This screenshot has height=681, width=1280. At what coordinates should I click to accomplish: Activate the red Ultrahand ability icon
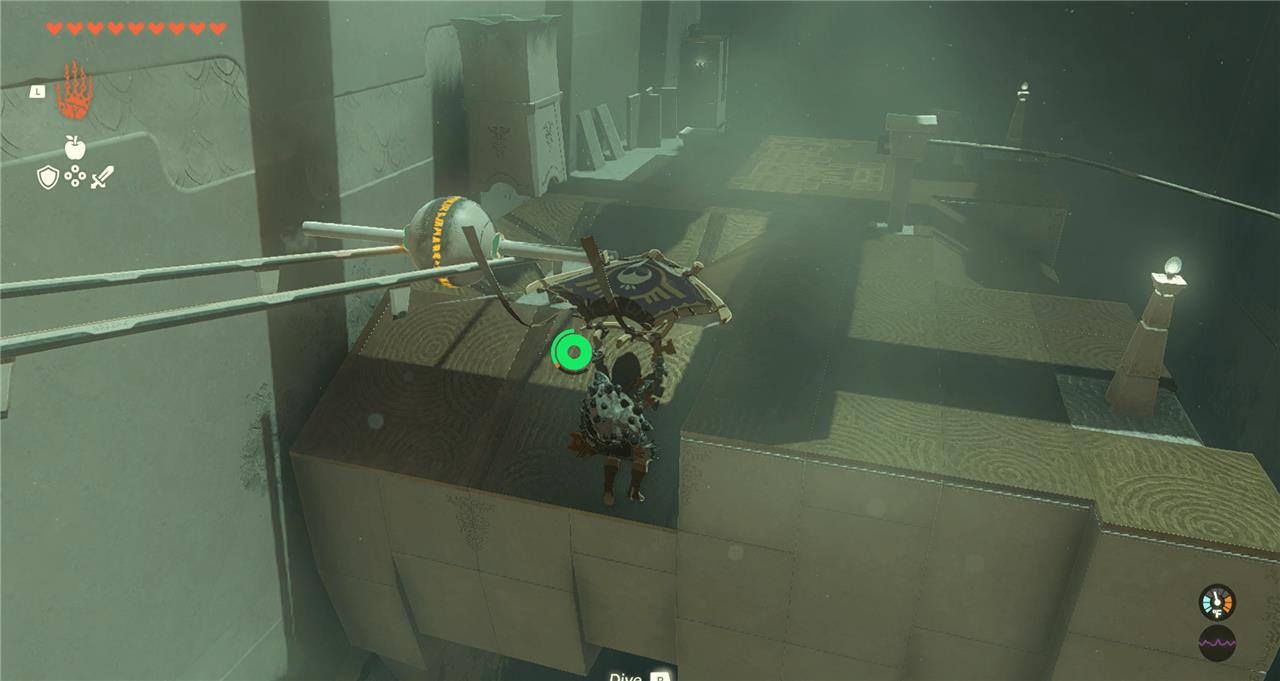(74, 91)
